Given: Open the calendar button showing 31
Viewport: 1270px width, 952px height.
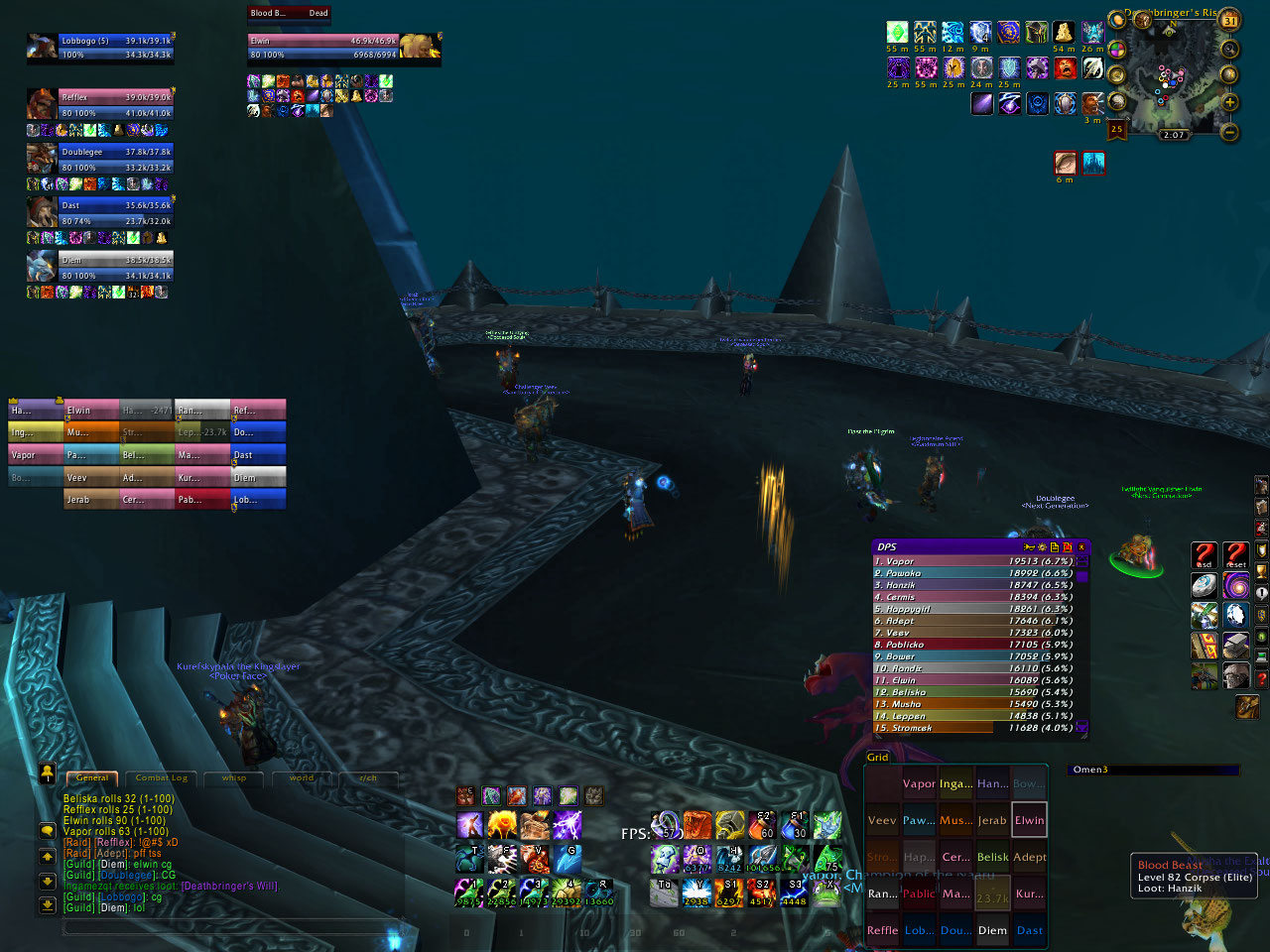Looking at the screenshot, I should click(x=1230, y=20).
